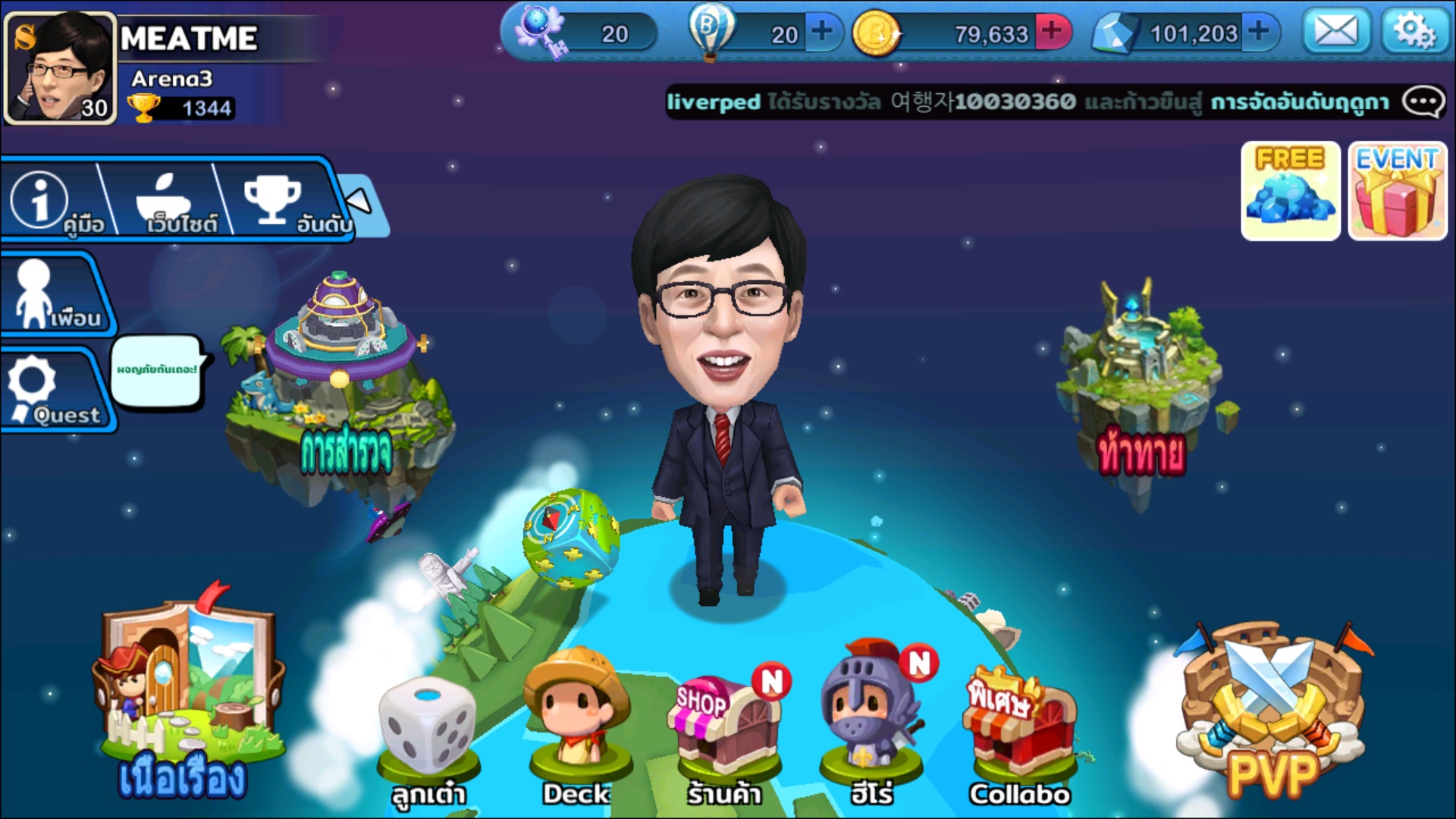Visit the ร้านค้า shop
The width and height of the screenshot is (1456, 819).
(x=724, y=732)
